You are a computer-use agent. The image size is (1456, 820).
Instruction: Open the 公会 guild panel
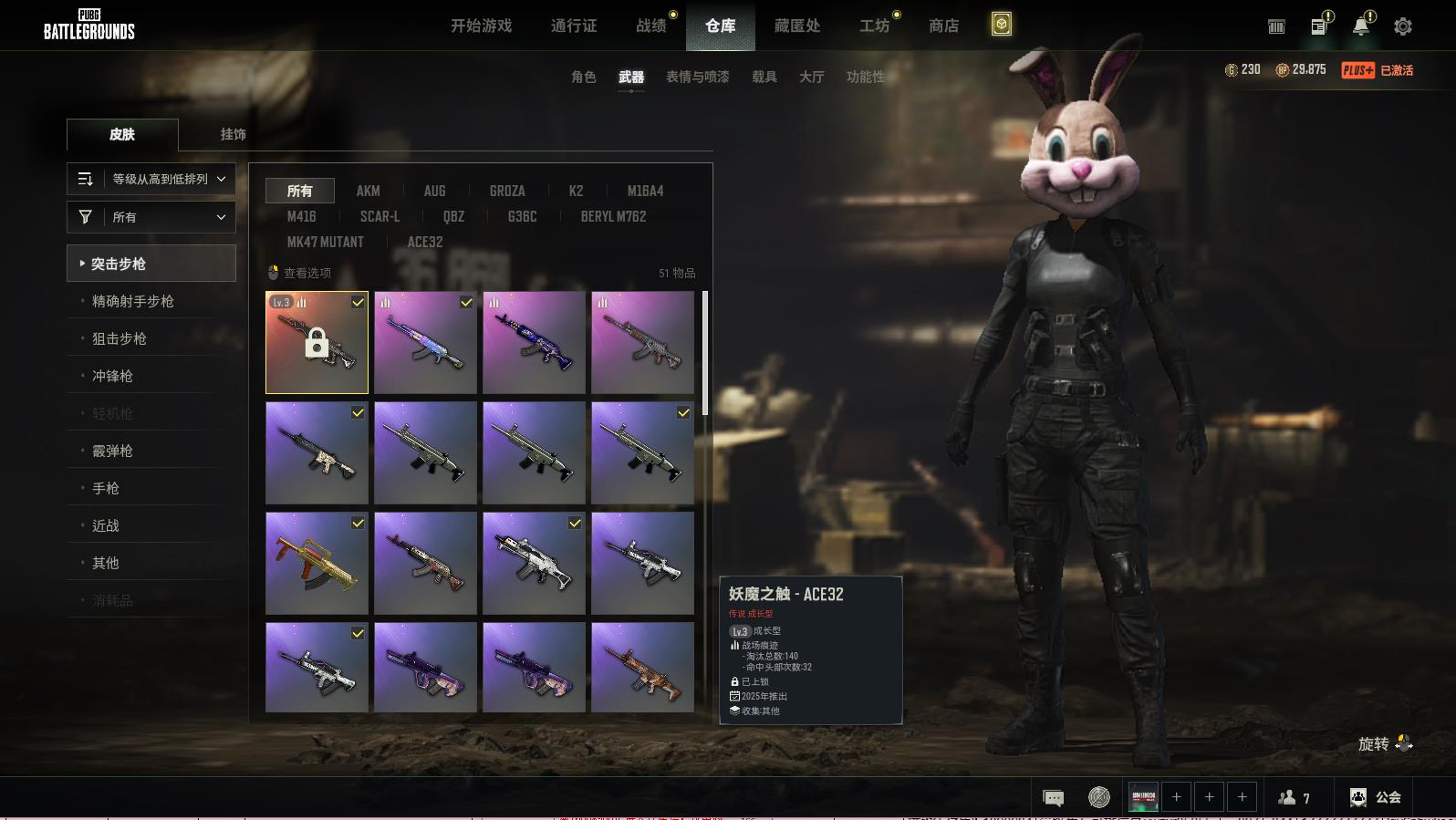coord(1376,797)
